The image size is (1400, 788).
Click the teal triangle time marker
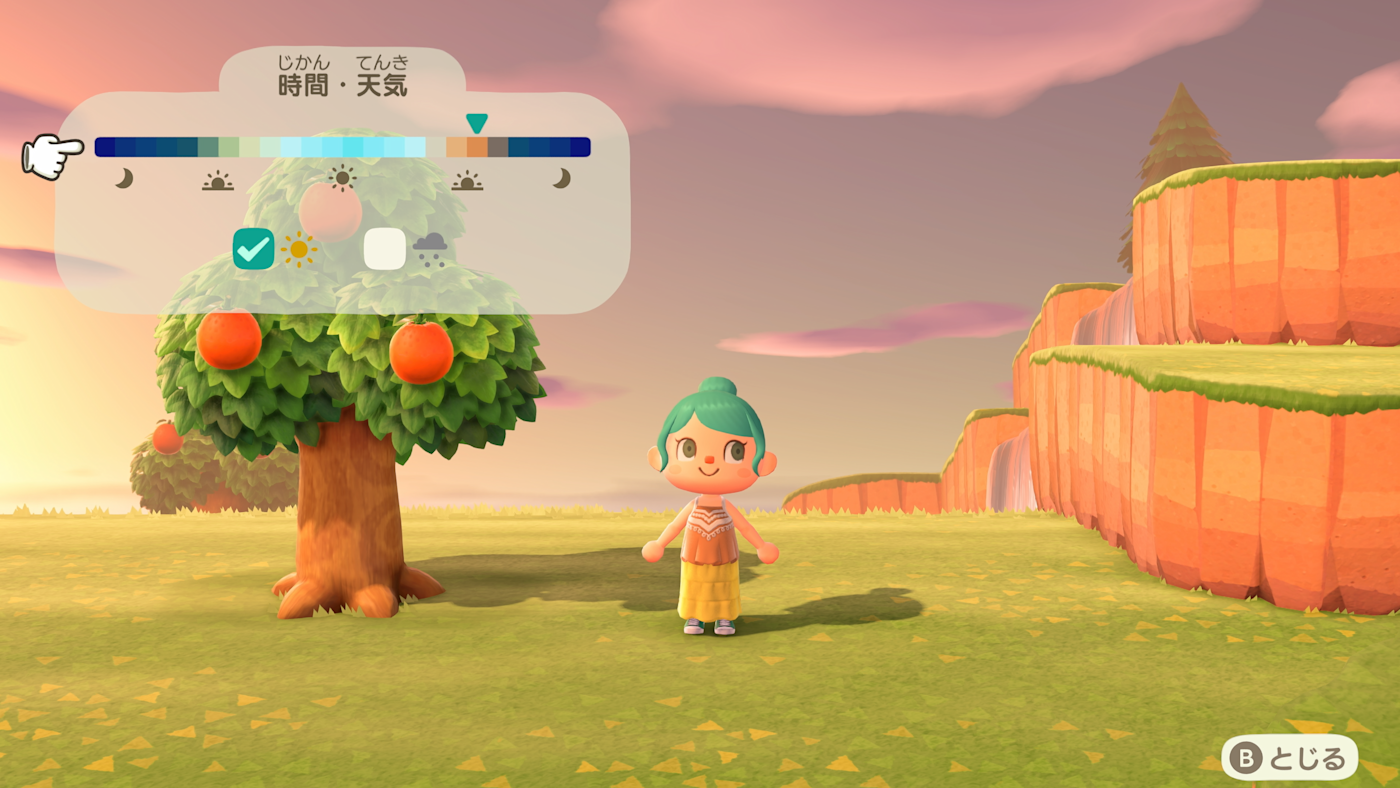477,124
